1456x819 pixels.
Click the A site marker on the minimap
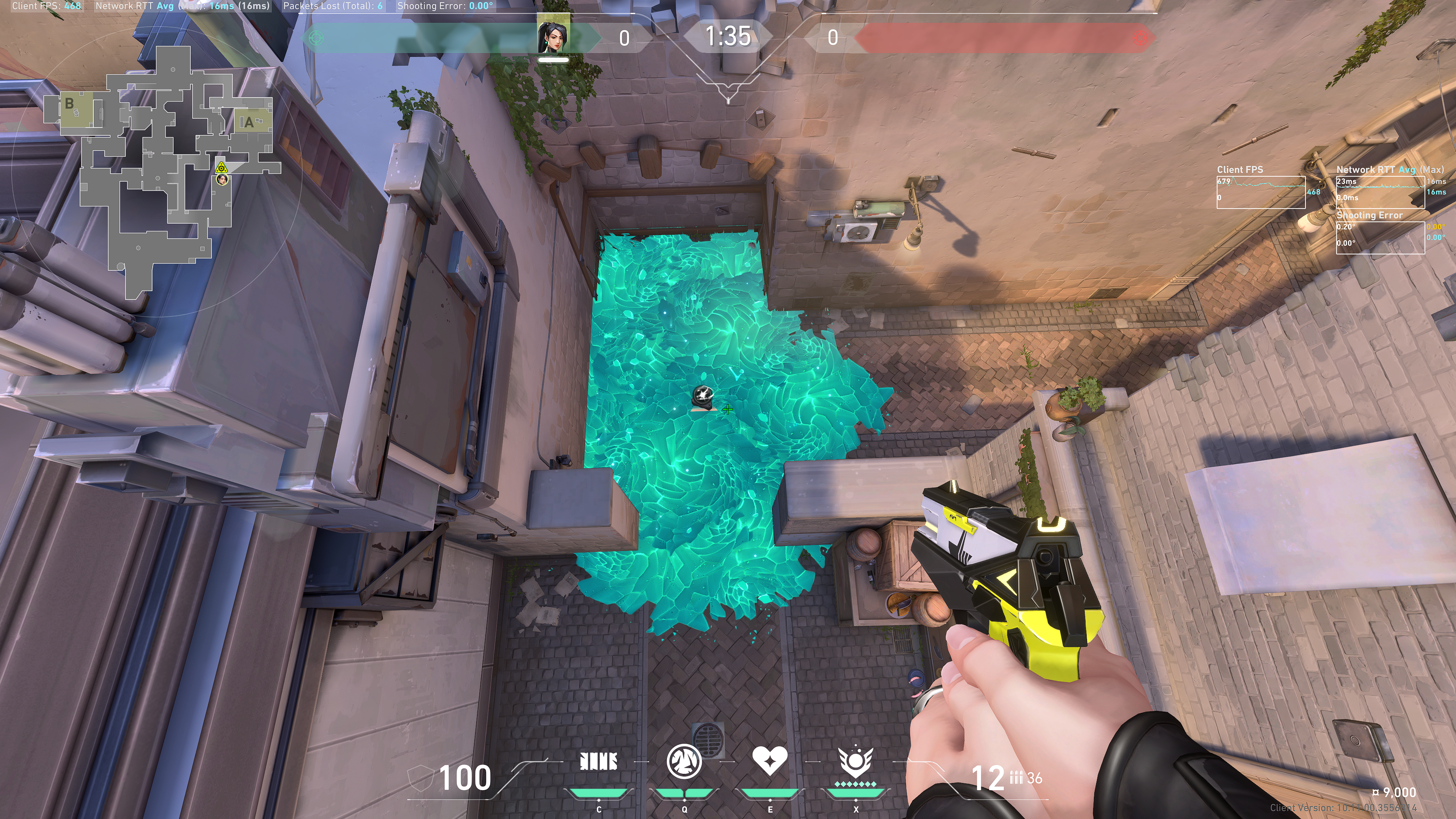click(x=249, y=122)
